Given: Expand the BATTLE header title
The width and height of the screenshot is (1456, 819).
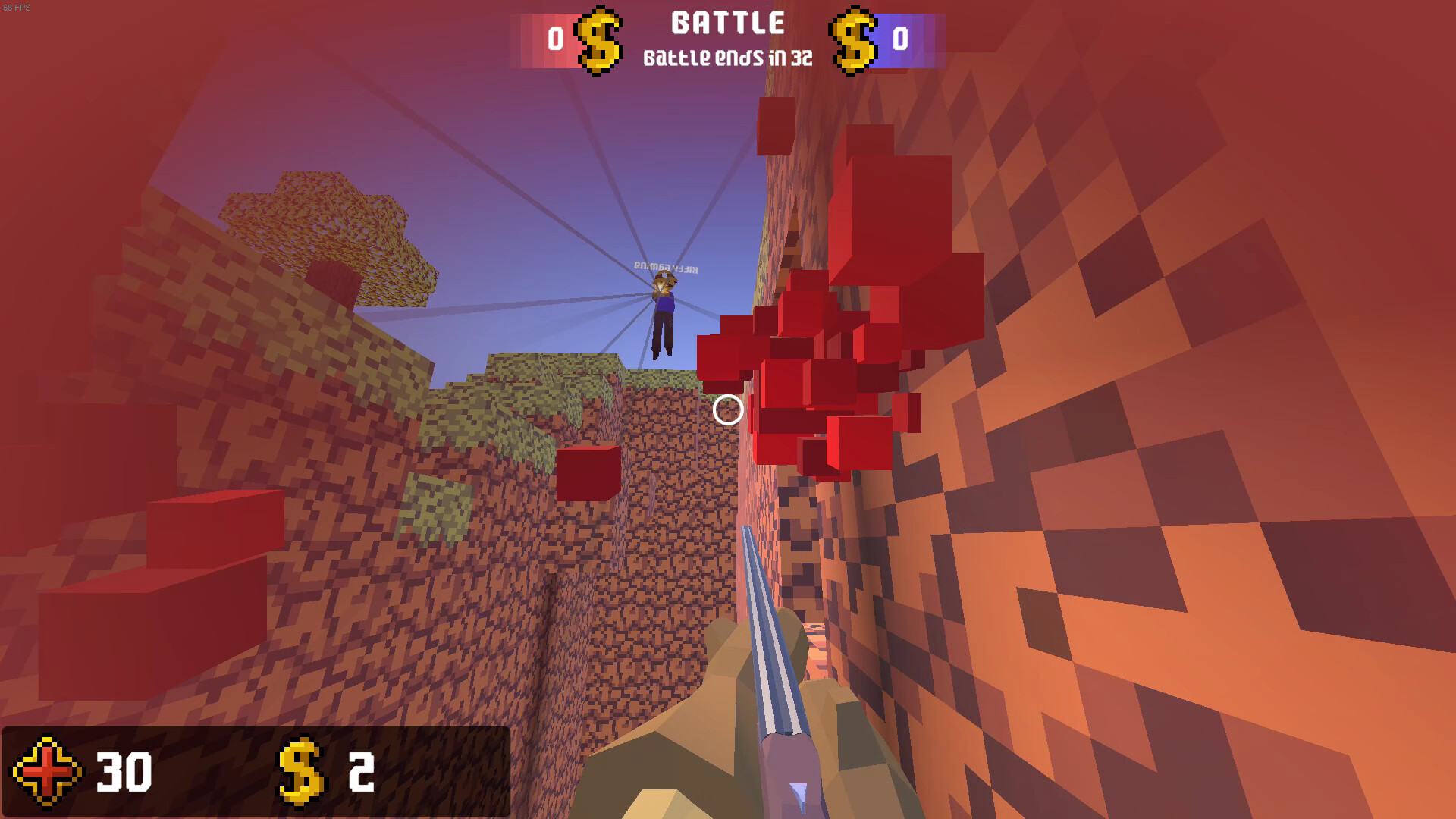Looking at the screenshot, I should [x=727, y=23].
